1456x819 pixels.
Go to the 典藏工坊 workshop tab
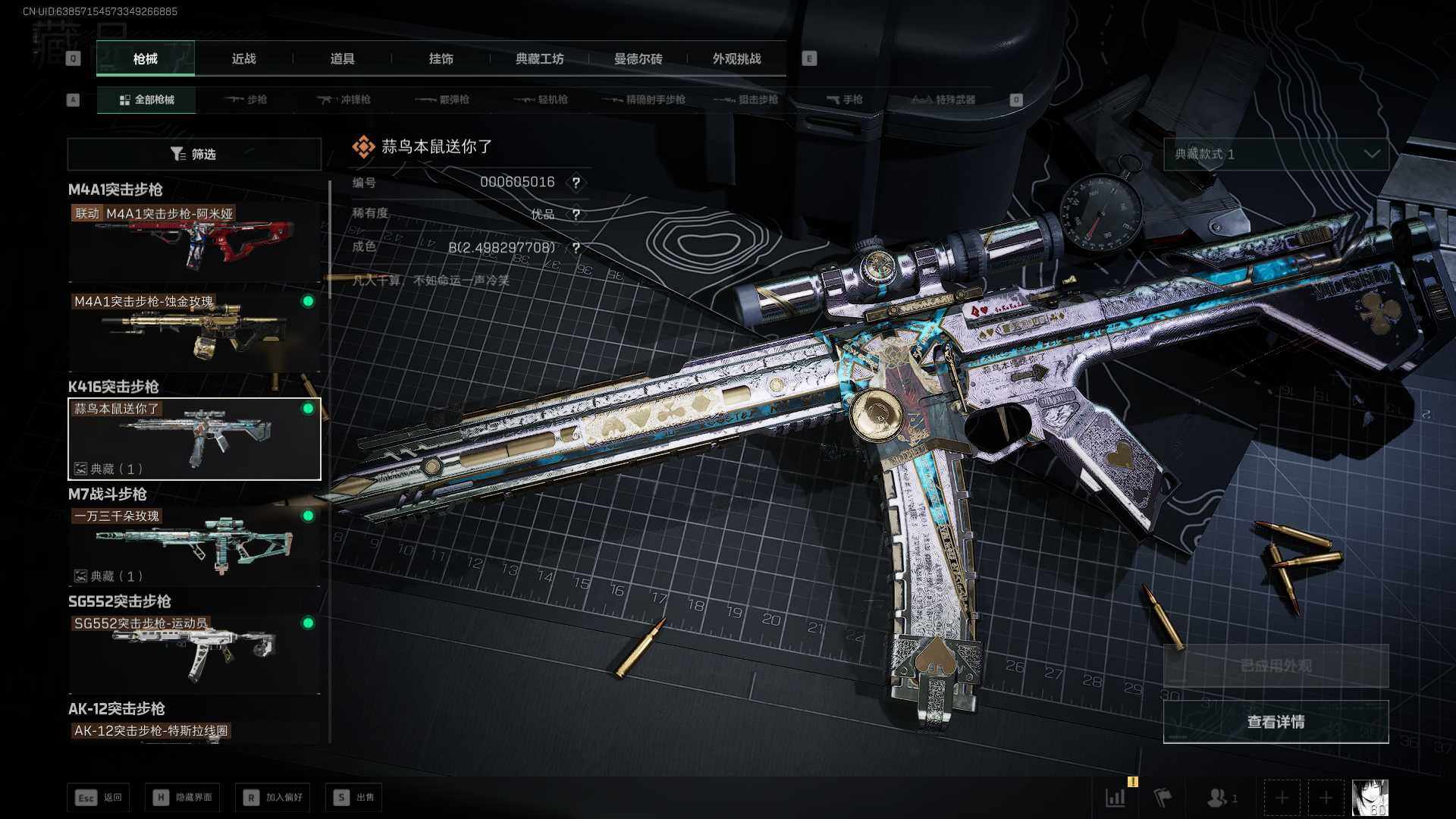[539, 58]
